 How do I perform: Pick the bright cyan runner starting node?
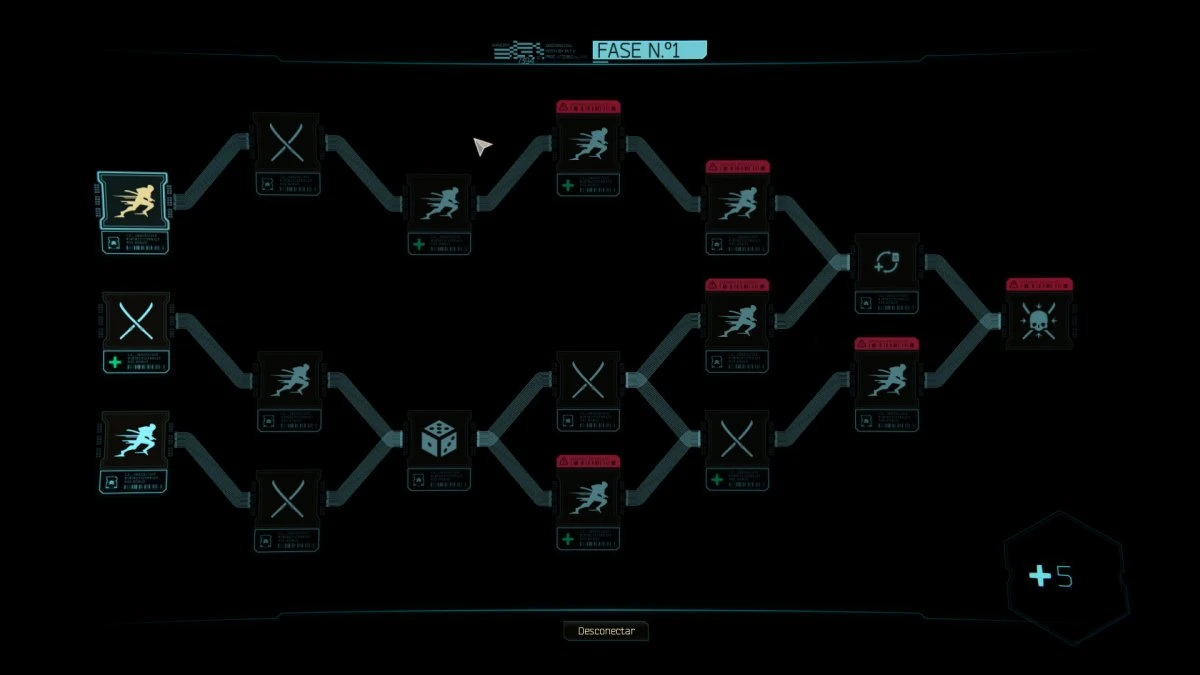(135, 440)
